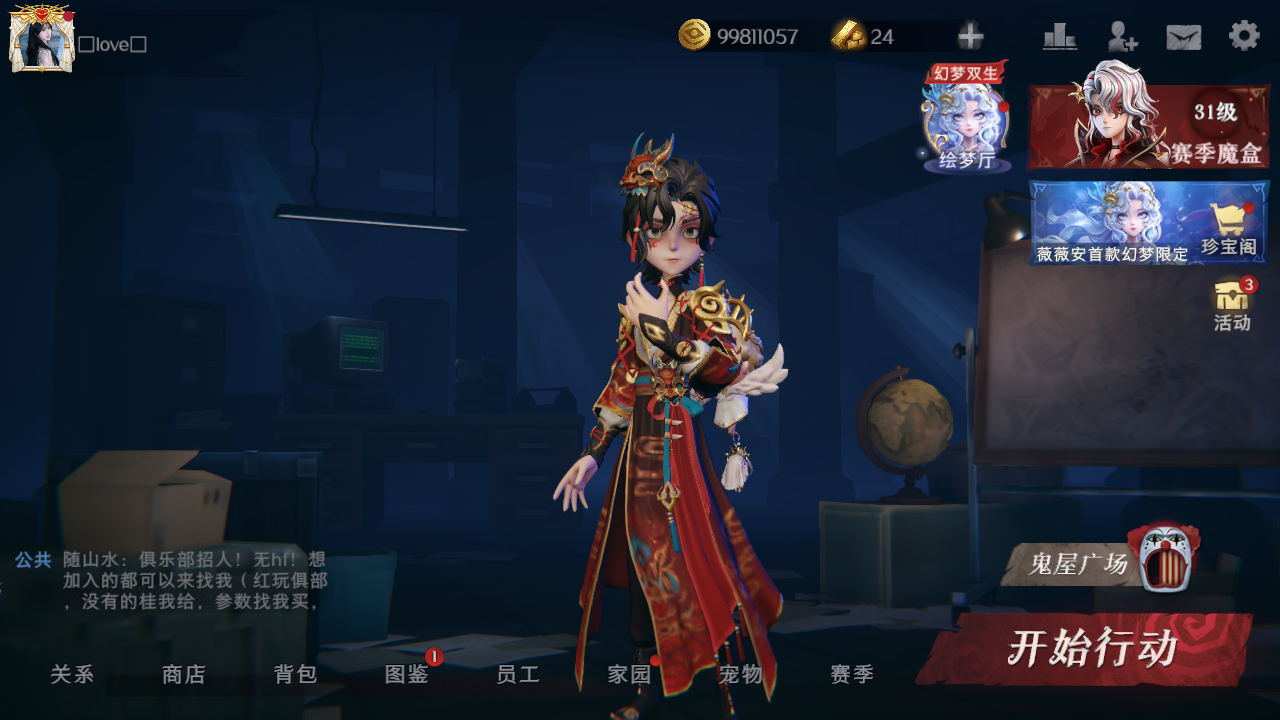Open the leaderboard rankings icon

1059,37
